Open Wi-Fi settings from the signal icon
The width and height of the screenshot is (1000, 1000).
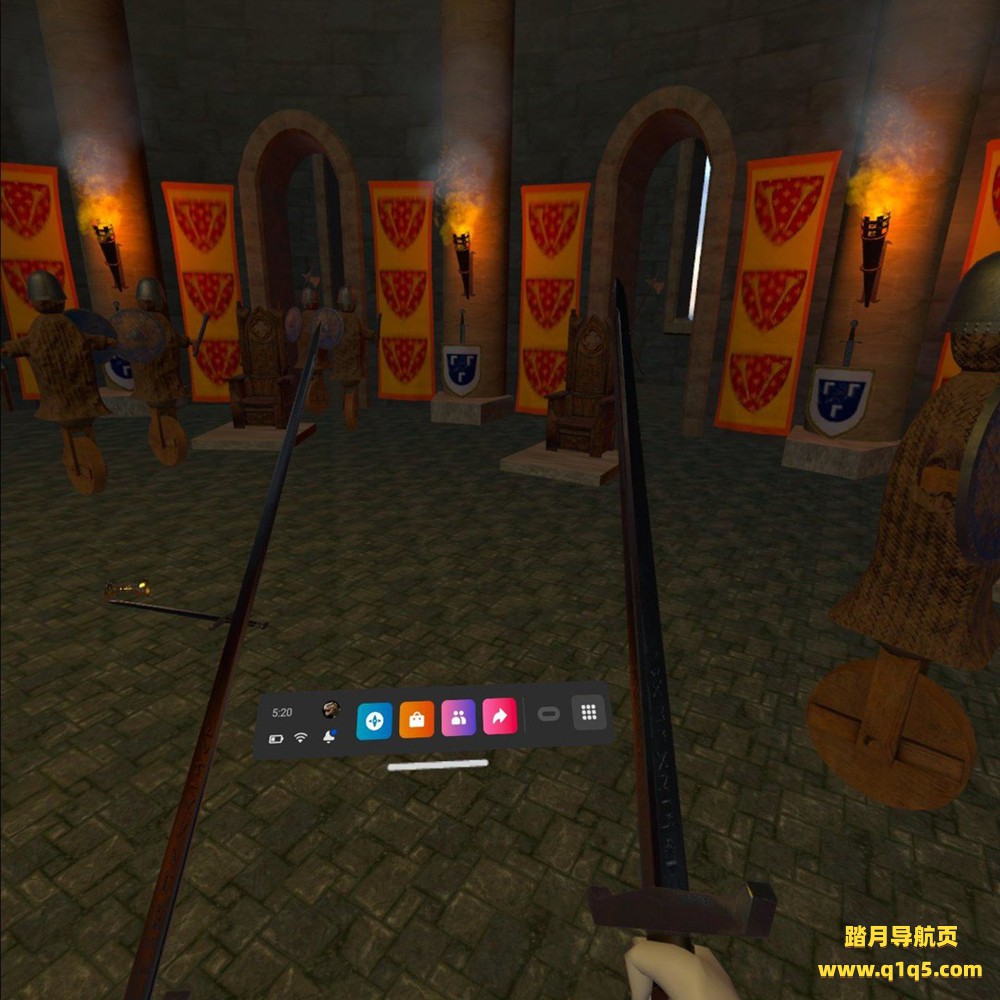click(301, 738)
